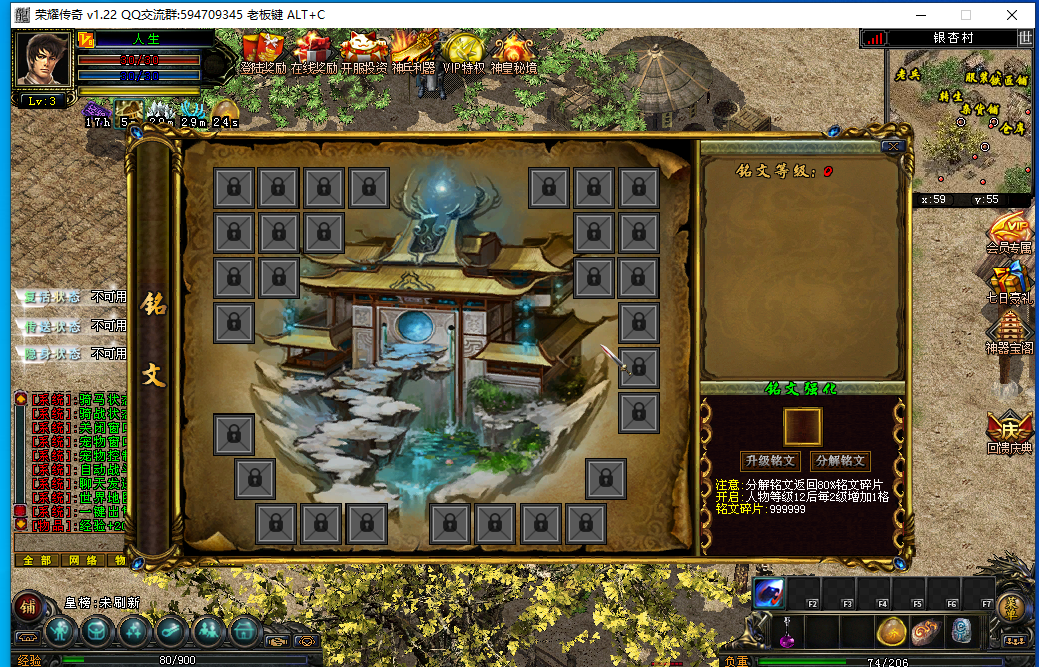Select the blue skill in the first hotkey slot
This screenshot has width=1039, height=667.
point(769,592)
